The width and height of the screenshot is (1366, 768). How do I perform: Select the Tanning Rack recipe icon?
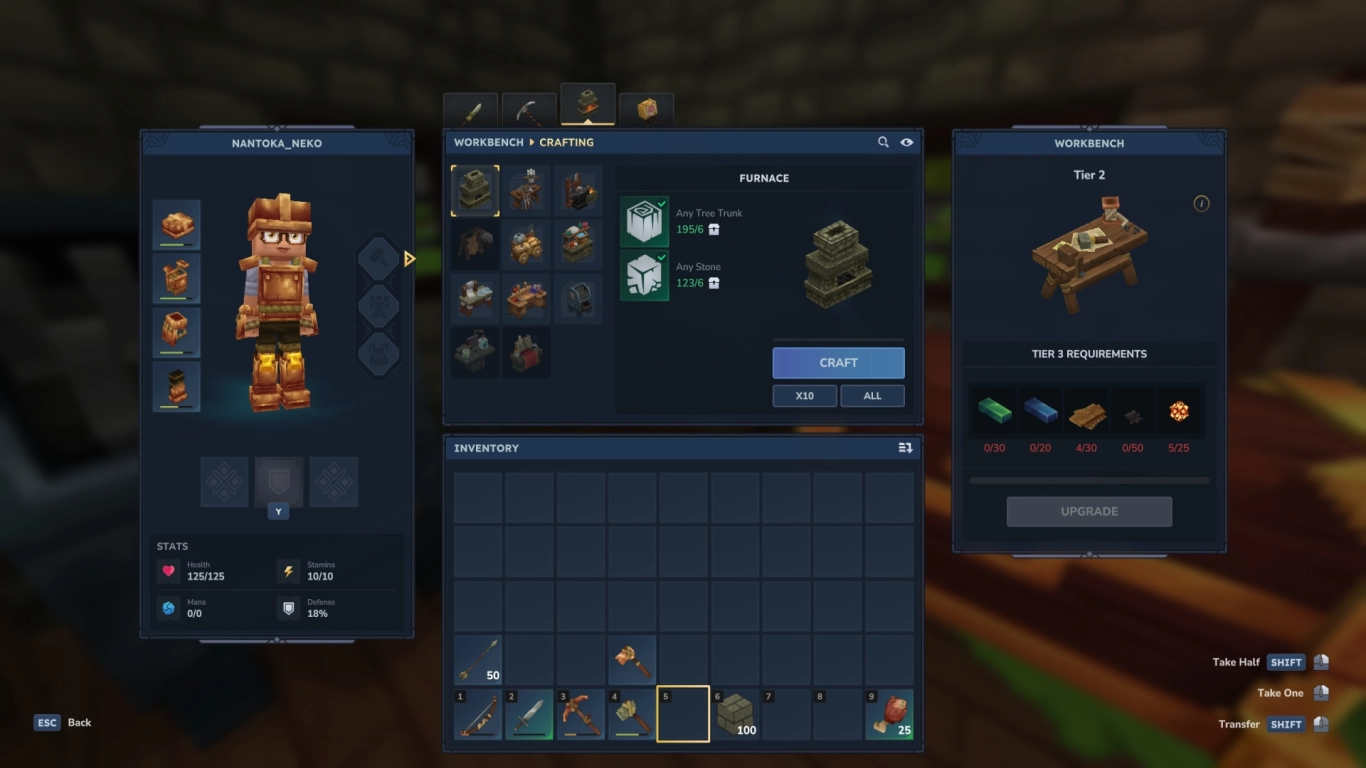click(475, 243)
